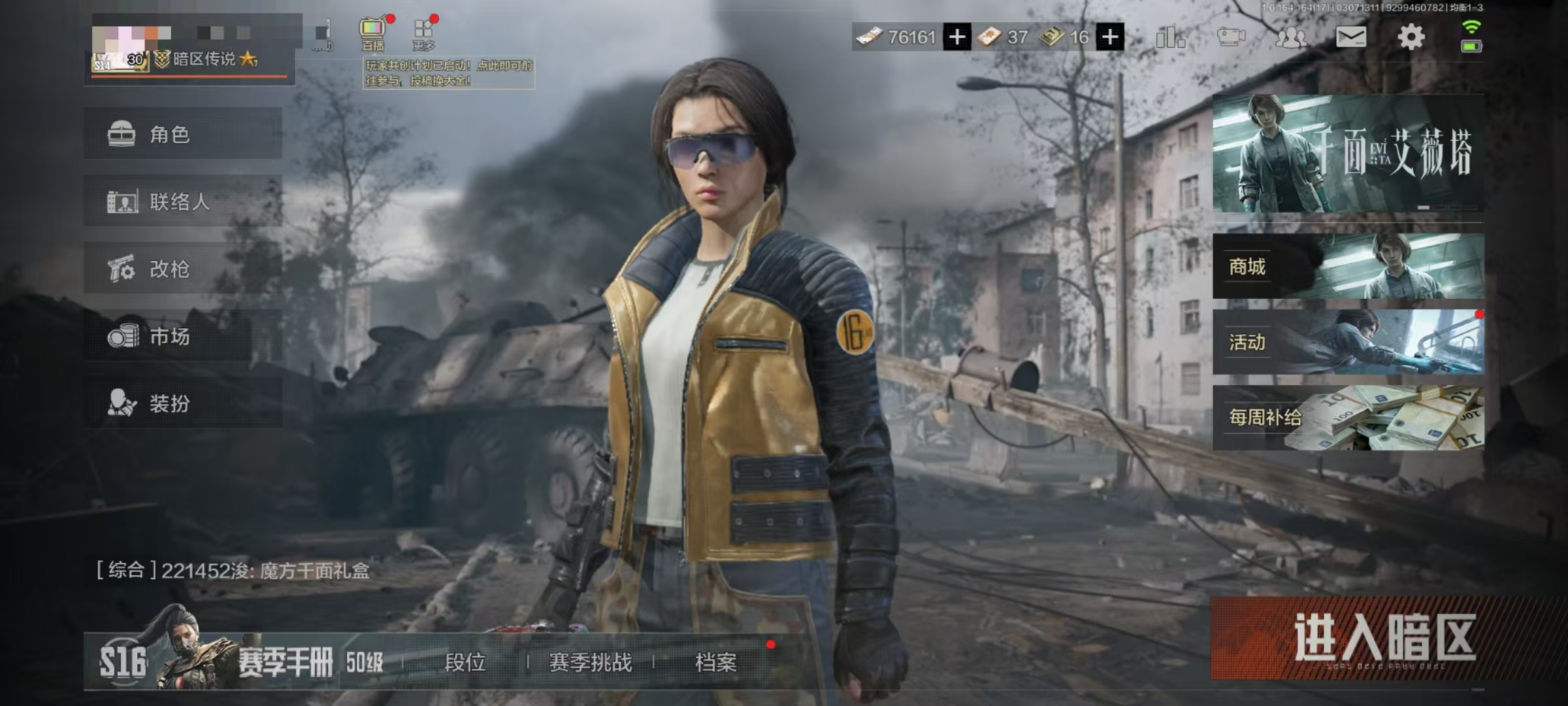Viewport: 1568px width, 706px height.
Task: Open the leaderboard bar-chart icon
Action: (1169, 37)
